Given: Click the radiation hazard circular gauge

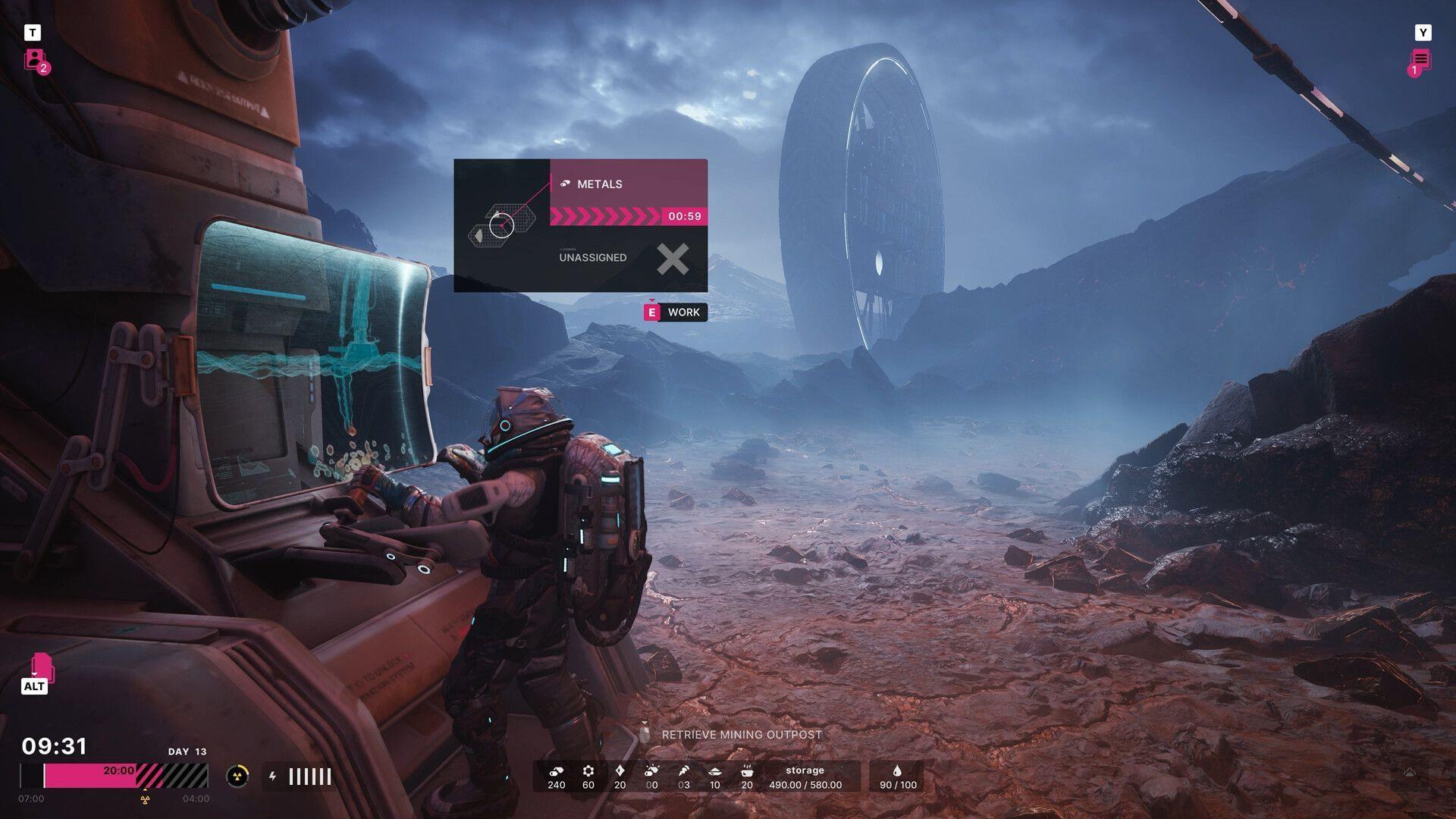Looking at the screenshot, I should (237, 776).
